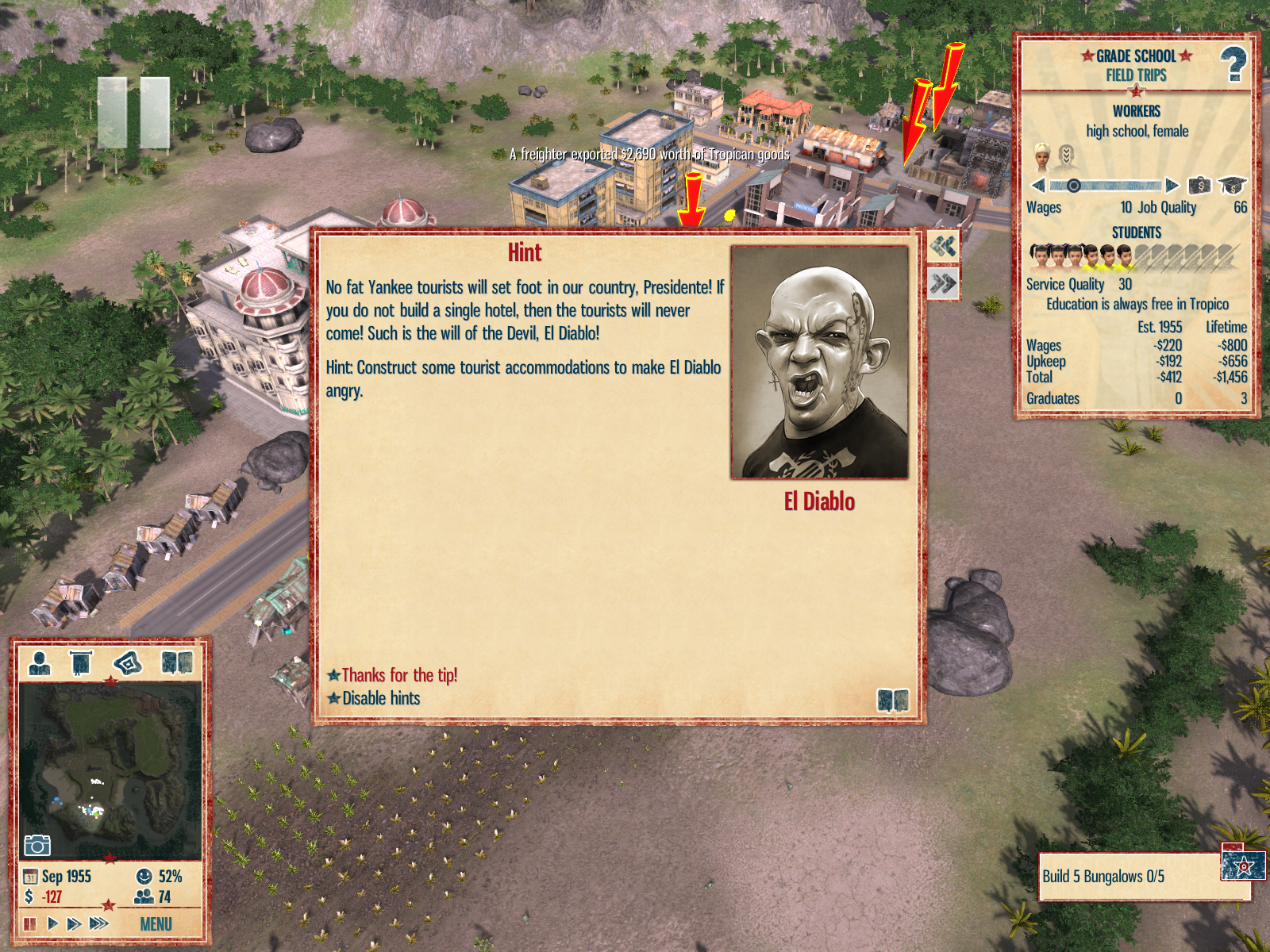The width and height of the screenshot is (1270, 952).
Task: Open the book icon in hint dialog
Action: (x=892, y=701)
